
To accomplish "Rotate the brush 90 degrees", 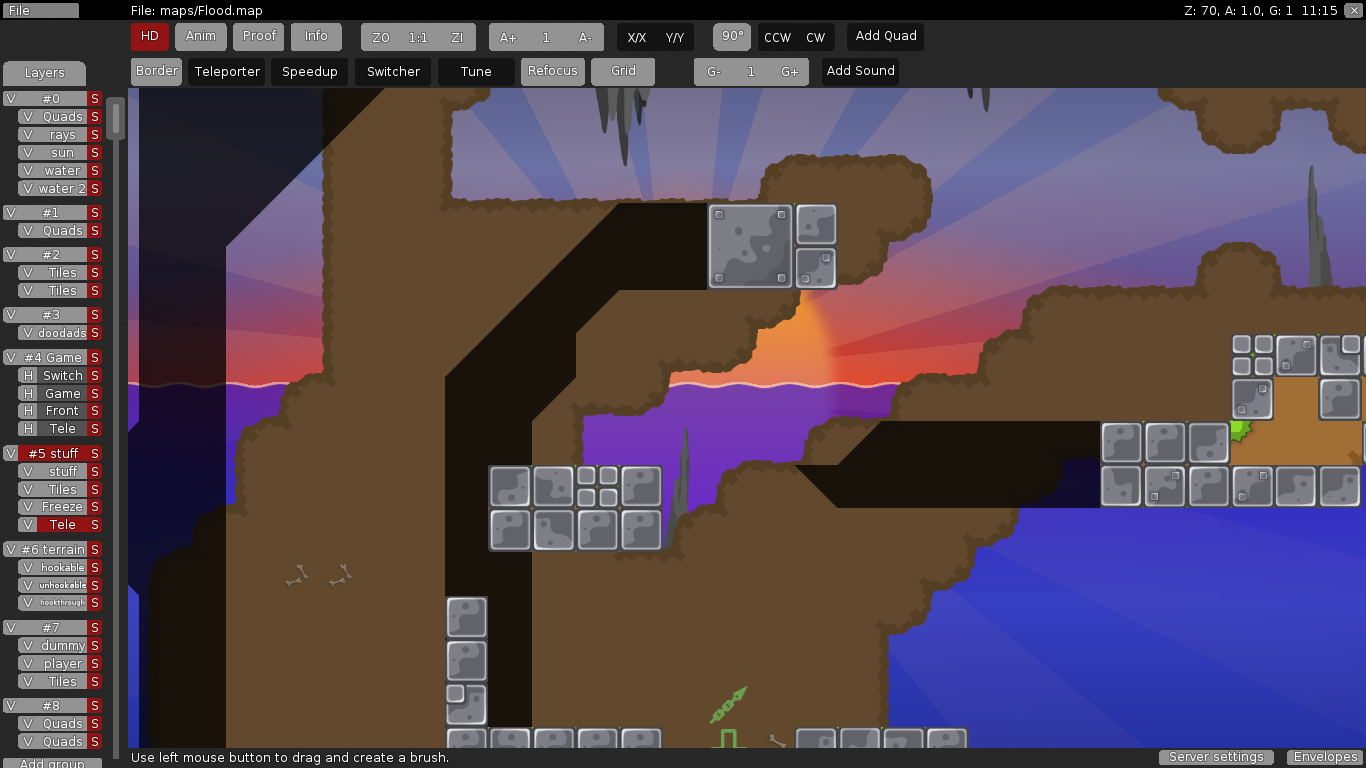I will [x=731, y=36].
